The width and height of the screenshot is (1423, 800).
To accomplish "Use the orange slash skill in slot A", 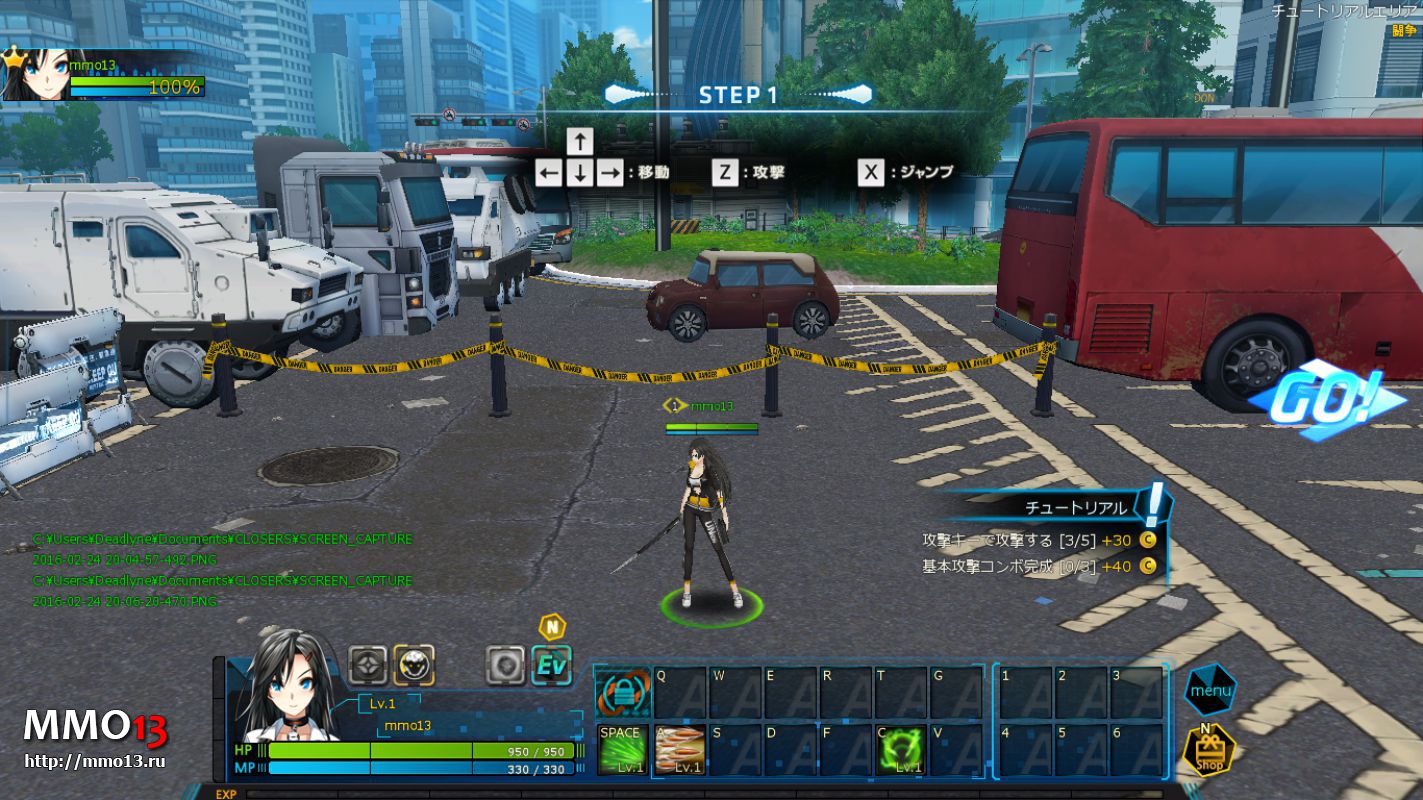I will (679, 750).
